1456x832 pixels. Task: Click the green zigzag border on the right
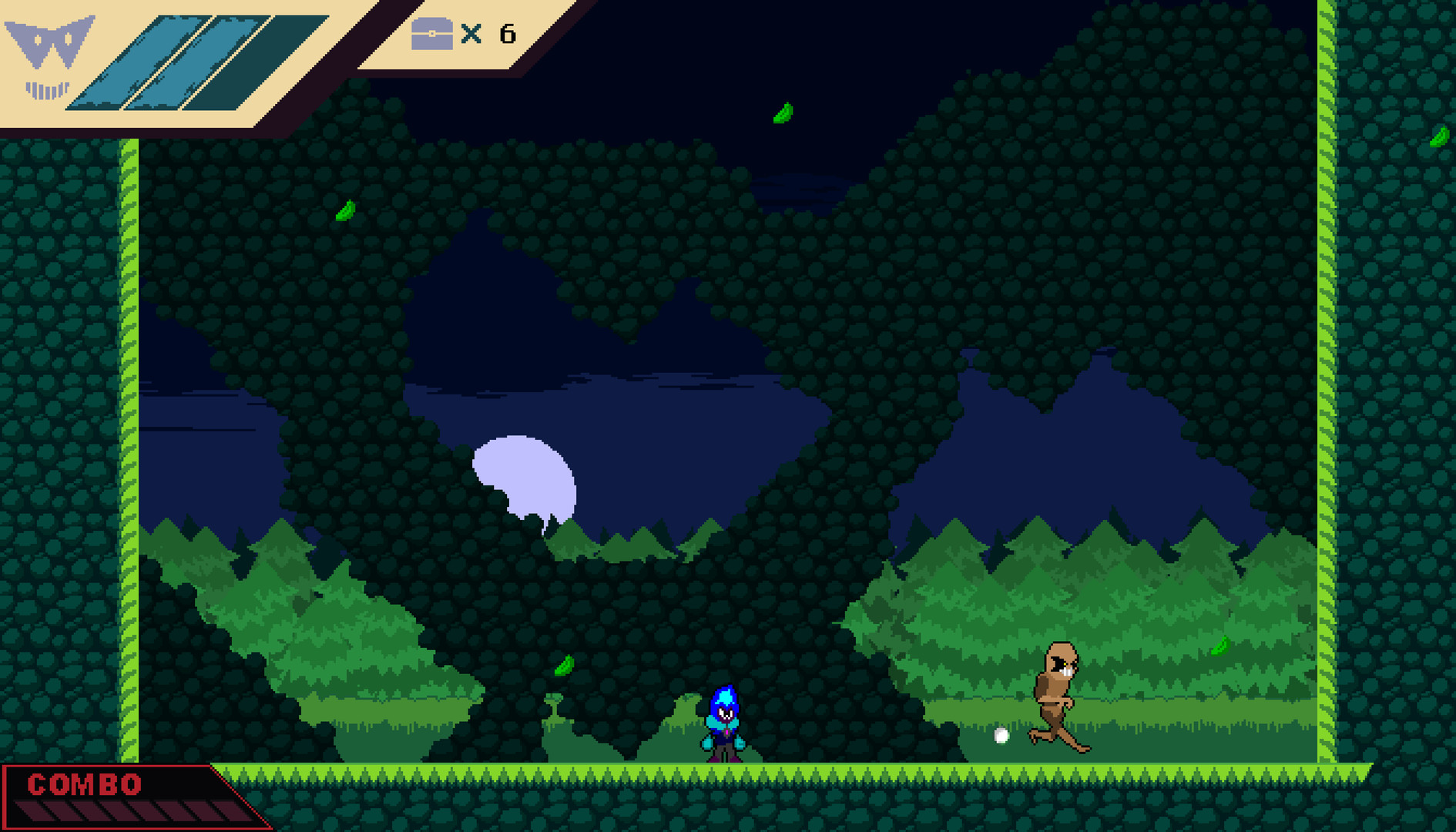[x=1327, y=385]
